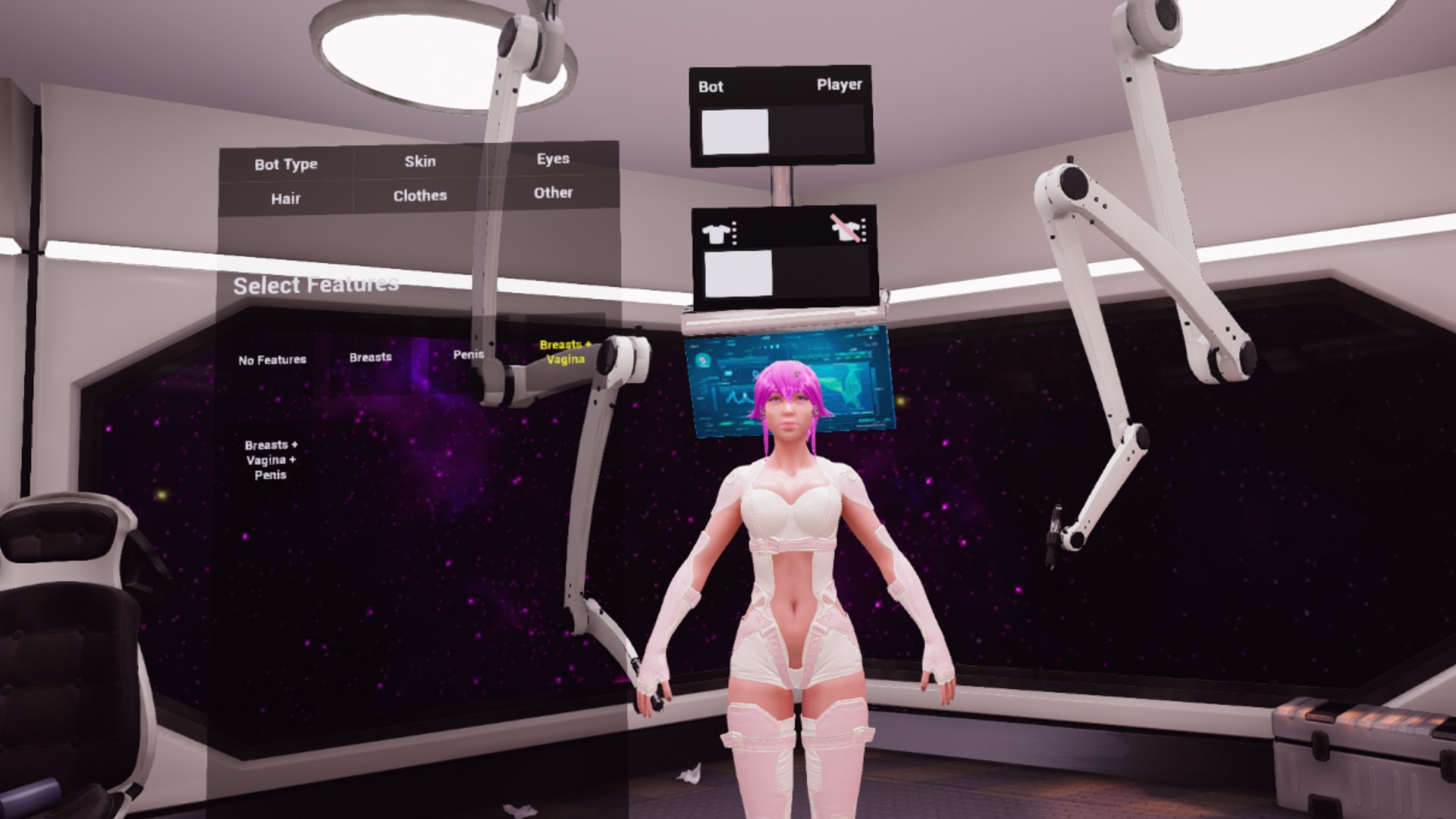Click the crossed-out shirt icon to undress the bot
1456x819 pixels.
pyautogui.click(x=847, y=231)
